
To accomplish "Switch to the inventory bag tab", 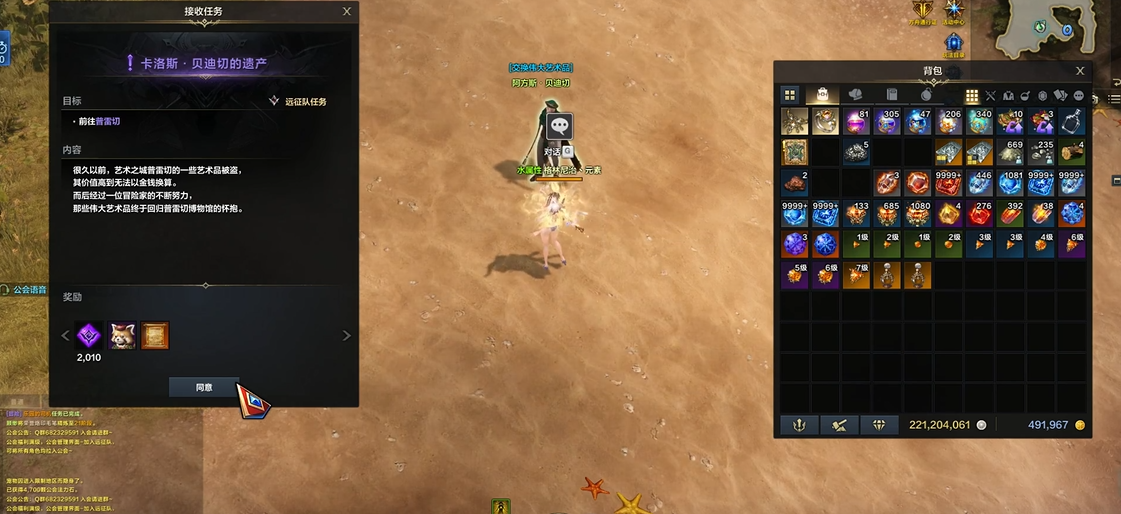I will tap(822, 95).
